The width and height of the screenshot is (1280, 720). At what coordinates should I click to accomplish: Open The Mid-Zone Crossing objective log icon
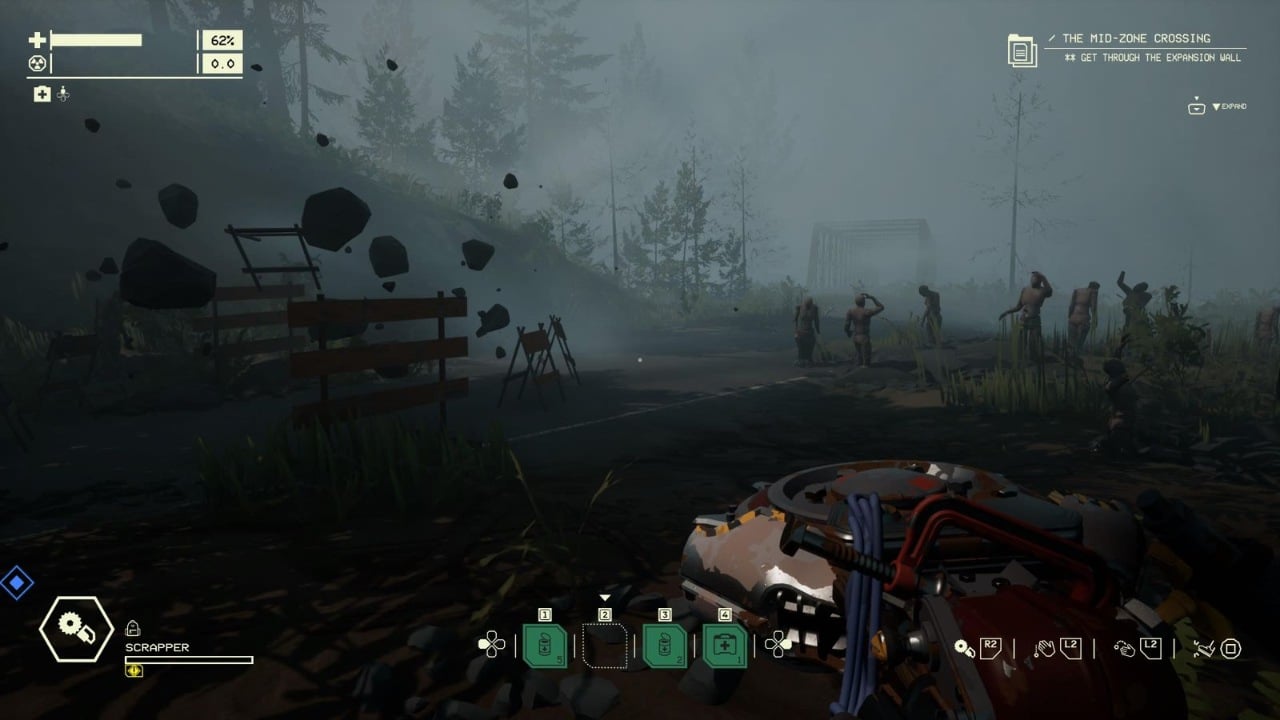pyautogui.click(x=1022, y=50)
